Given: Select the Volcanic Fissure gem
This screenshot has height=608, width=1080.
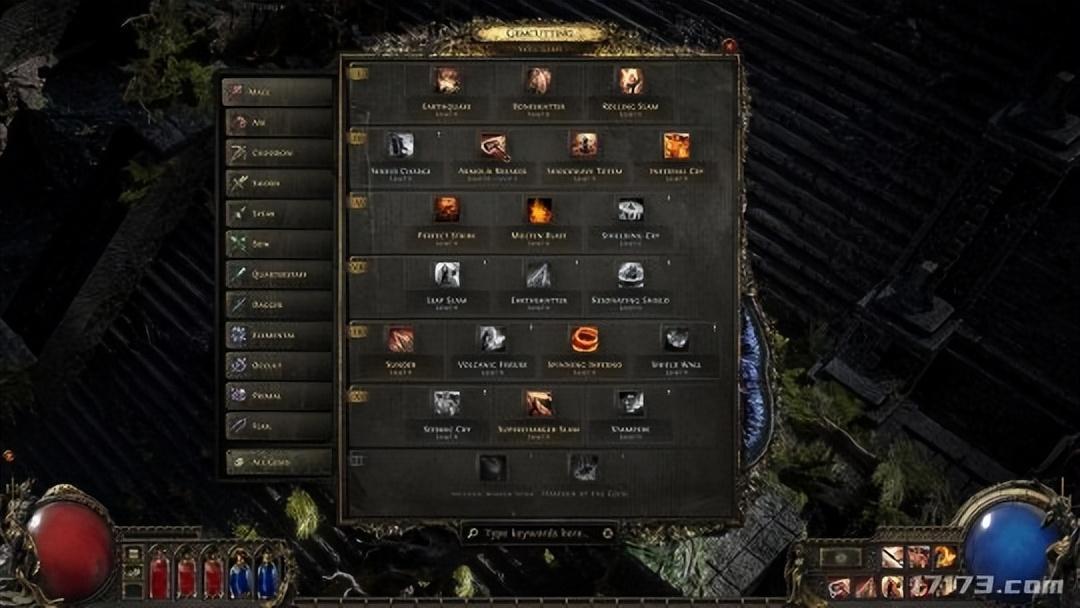Looking at the screenshot, I should click(x=492, y=340).
